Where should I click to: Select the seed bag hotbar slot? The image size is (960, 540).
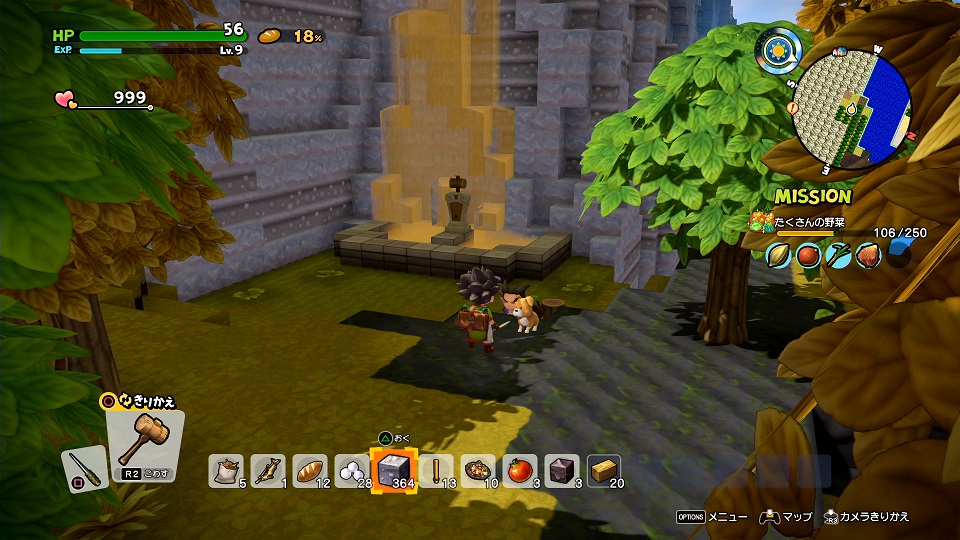[x=226, y=470]
